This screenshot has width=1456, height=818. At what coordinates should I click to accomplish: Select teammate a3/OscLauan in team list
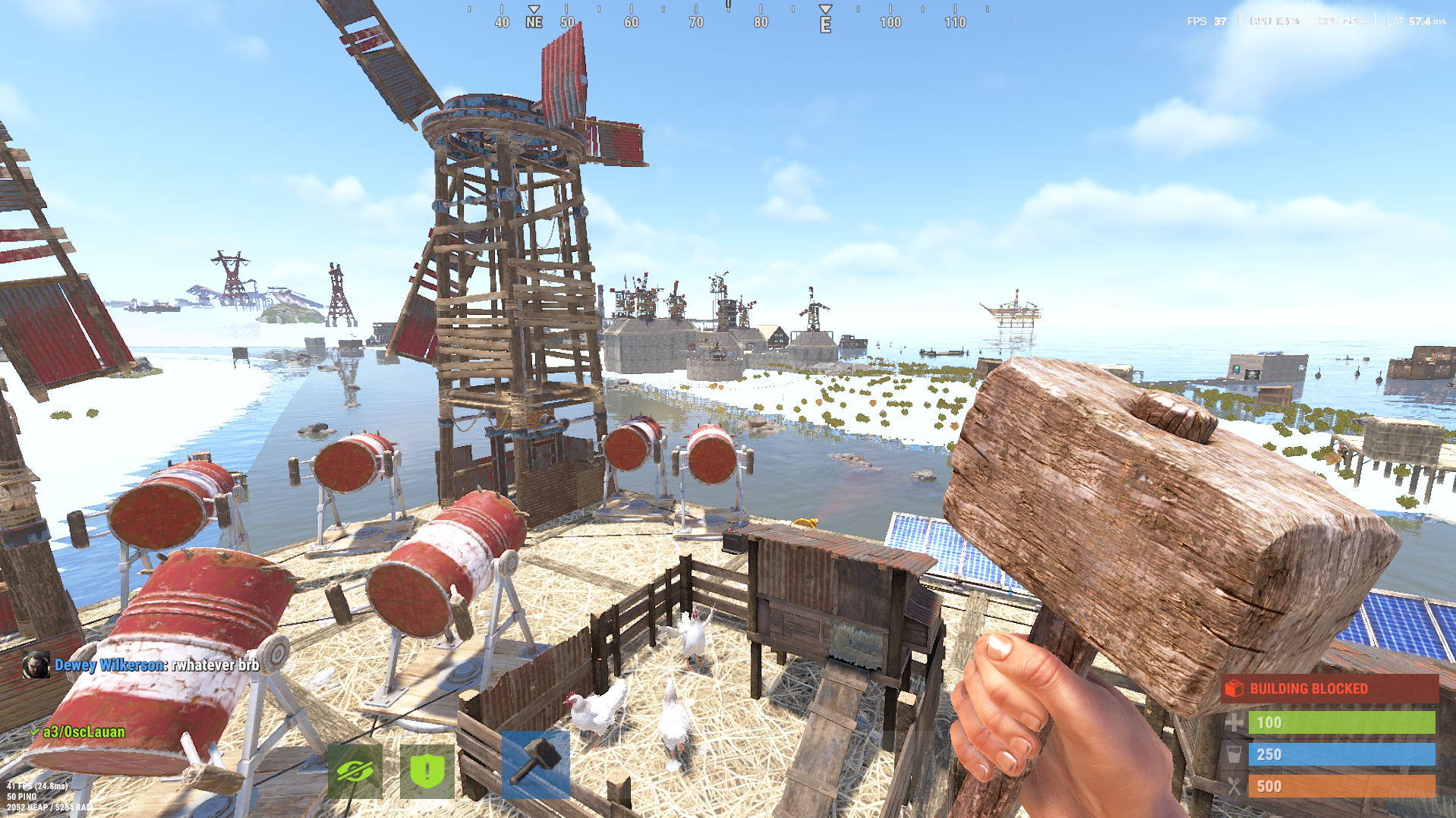click(x=84, y=732)
